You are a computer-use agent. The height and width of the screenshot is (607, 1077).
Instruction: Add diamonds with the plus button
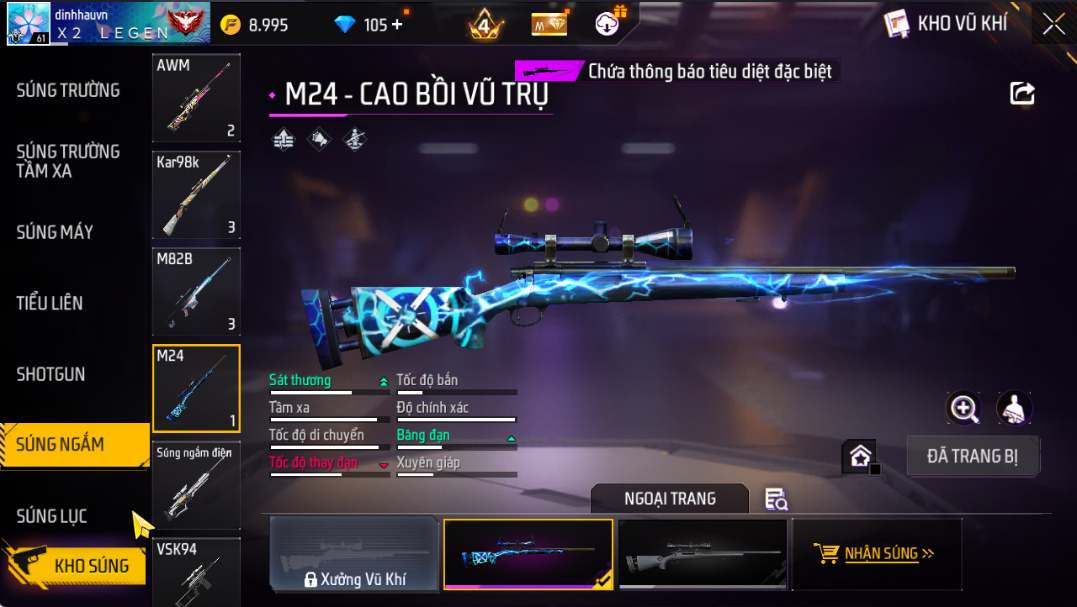(397, 24)
